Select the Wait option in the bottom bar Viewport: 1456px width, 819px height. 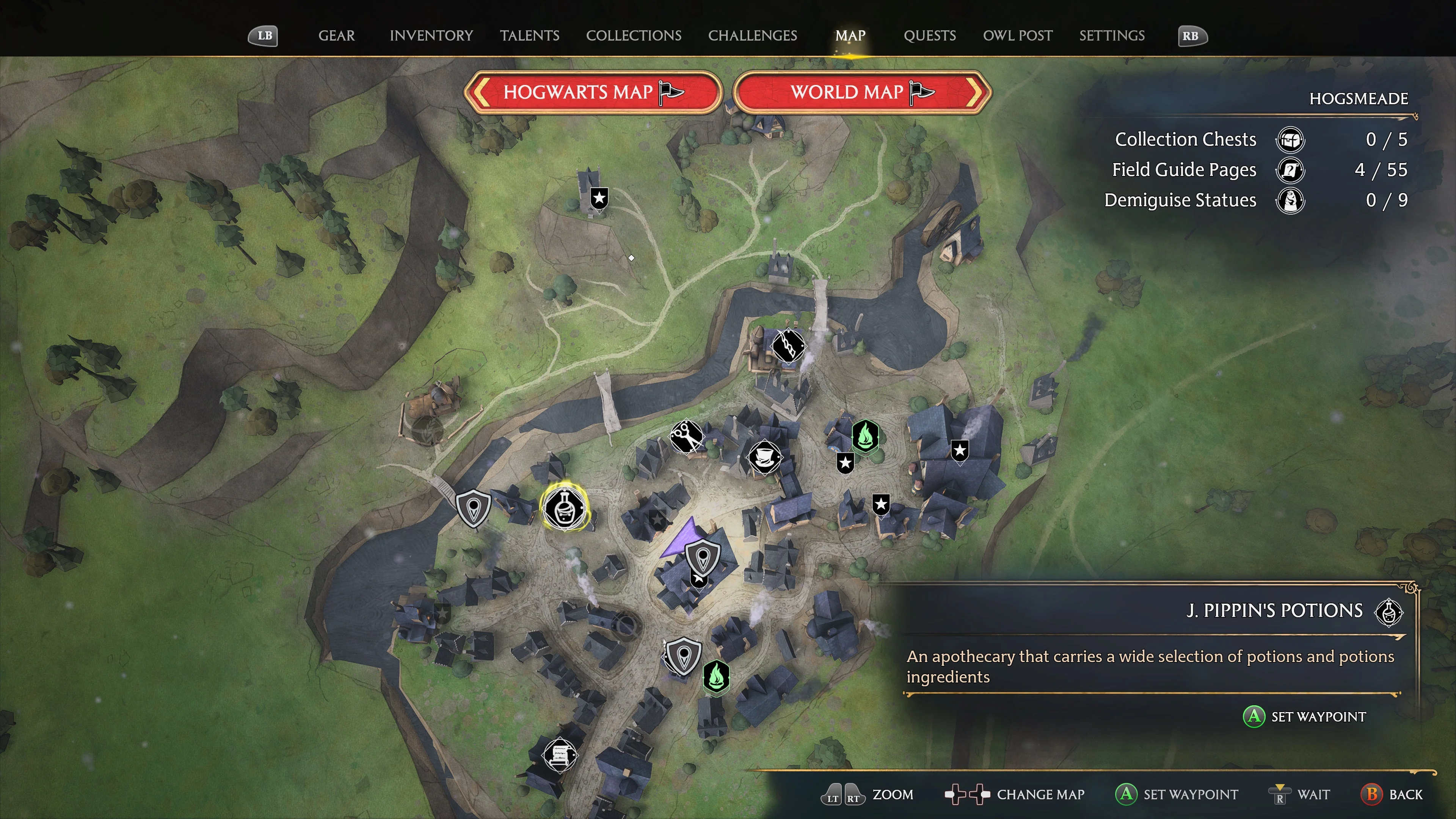coord(1300,794)
